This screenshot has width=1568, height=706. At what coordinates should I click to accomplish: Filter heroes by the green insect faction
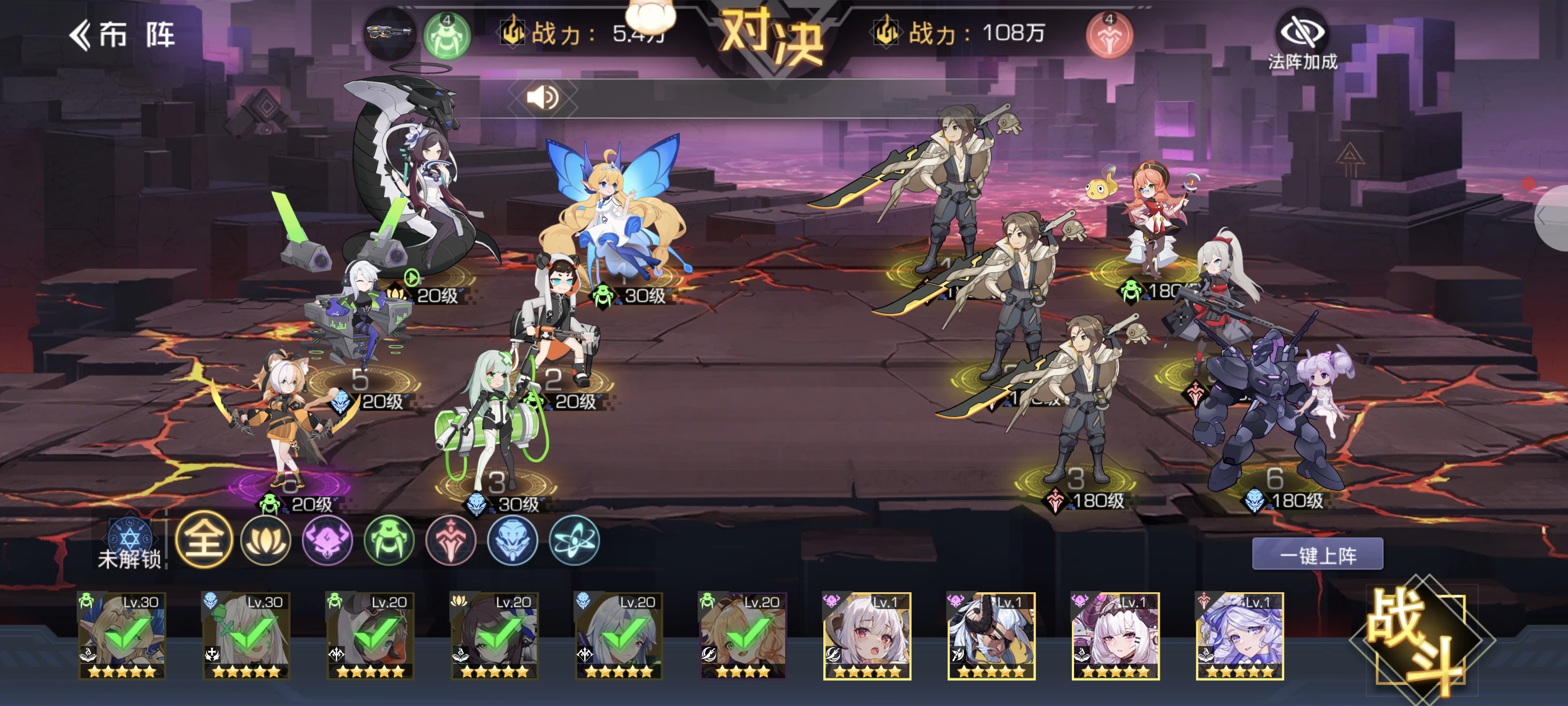389,540
